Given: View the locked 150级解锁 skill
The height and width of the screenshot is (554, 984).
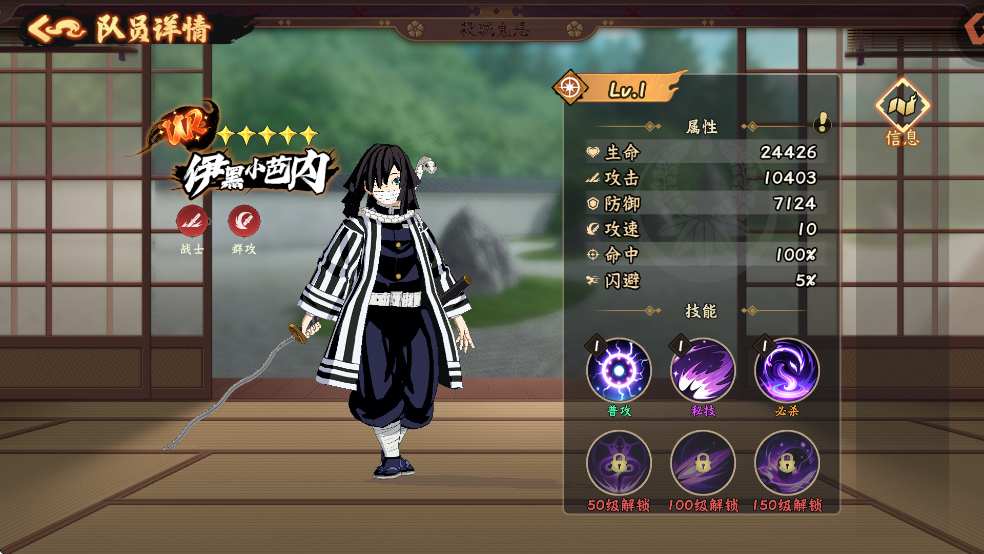Looking at the screenshot, I should coord(786,463).
